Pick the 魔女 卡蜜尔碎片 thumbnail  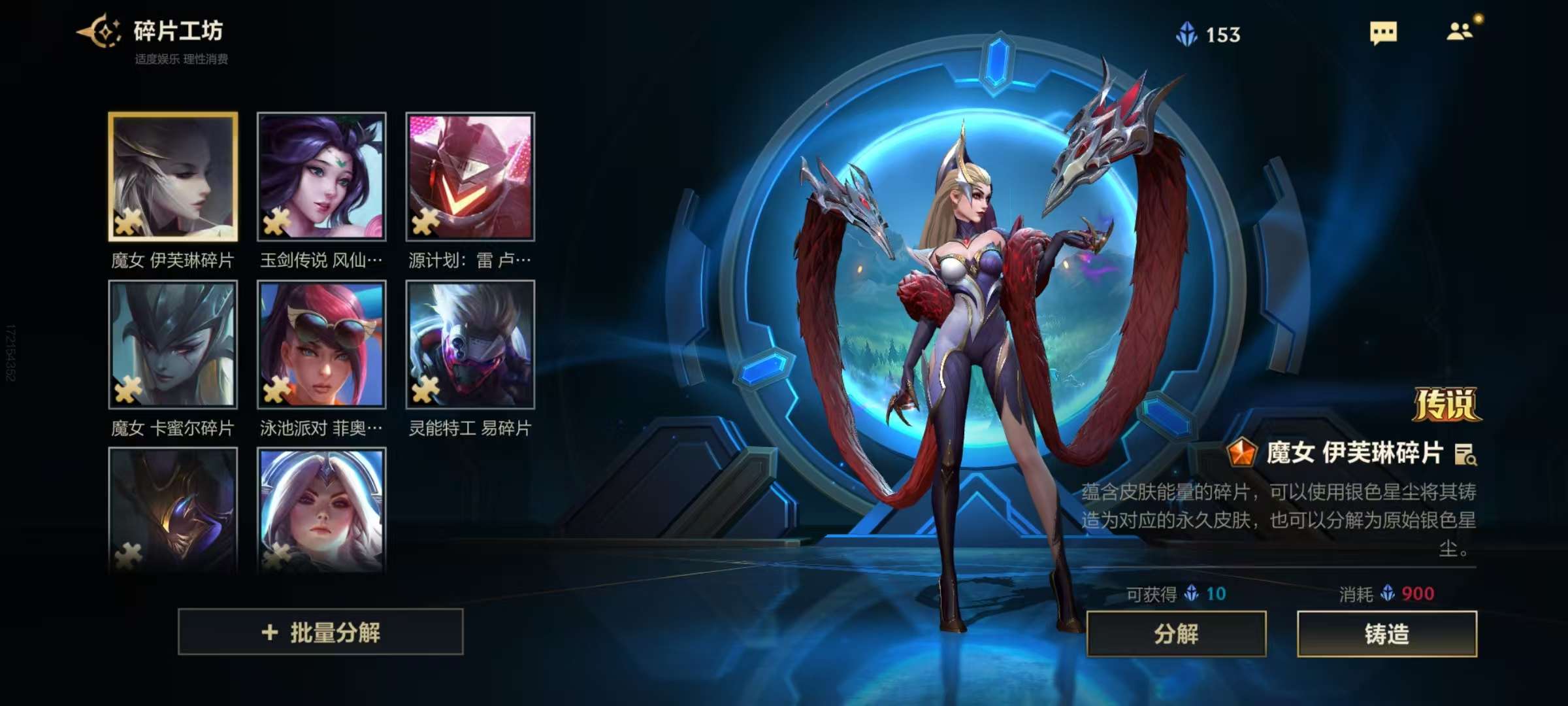pos(173,345)
